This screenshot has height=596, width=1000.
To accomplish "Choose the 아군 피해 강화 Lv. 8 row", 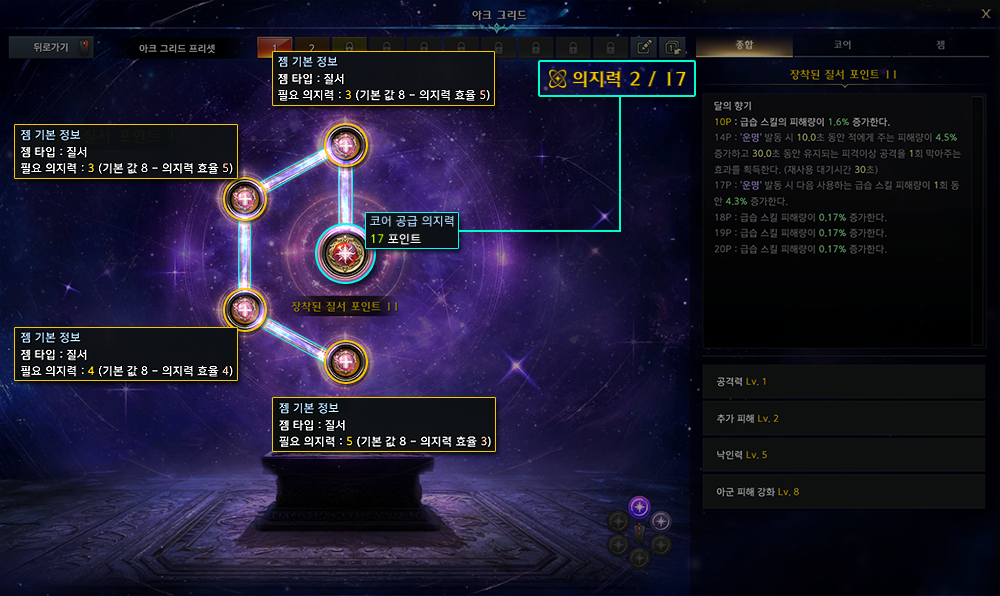I will pyautogui.click(x=843, y=491).
